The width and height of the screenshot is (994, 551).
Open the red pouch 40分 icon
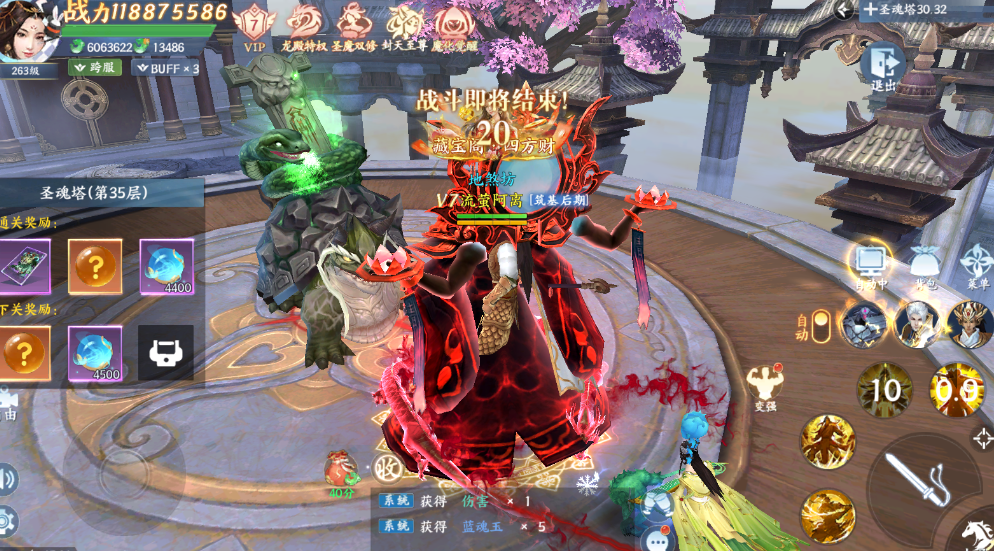click(341, 471)
